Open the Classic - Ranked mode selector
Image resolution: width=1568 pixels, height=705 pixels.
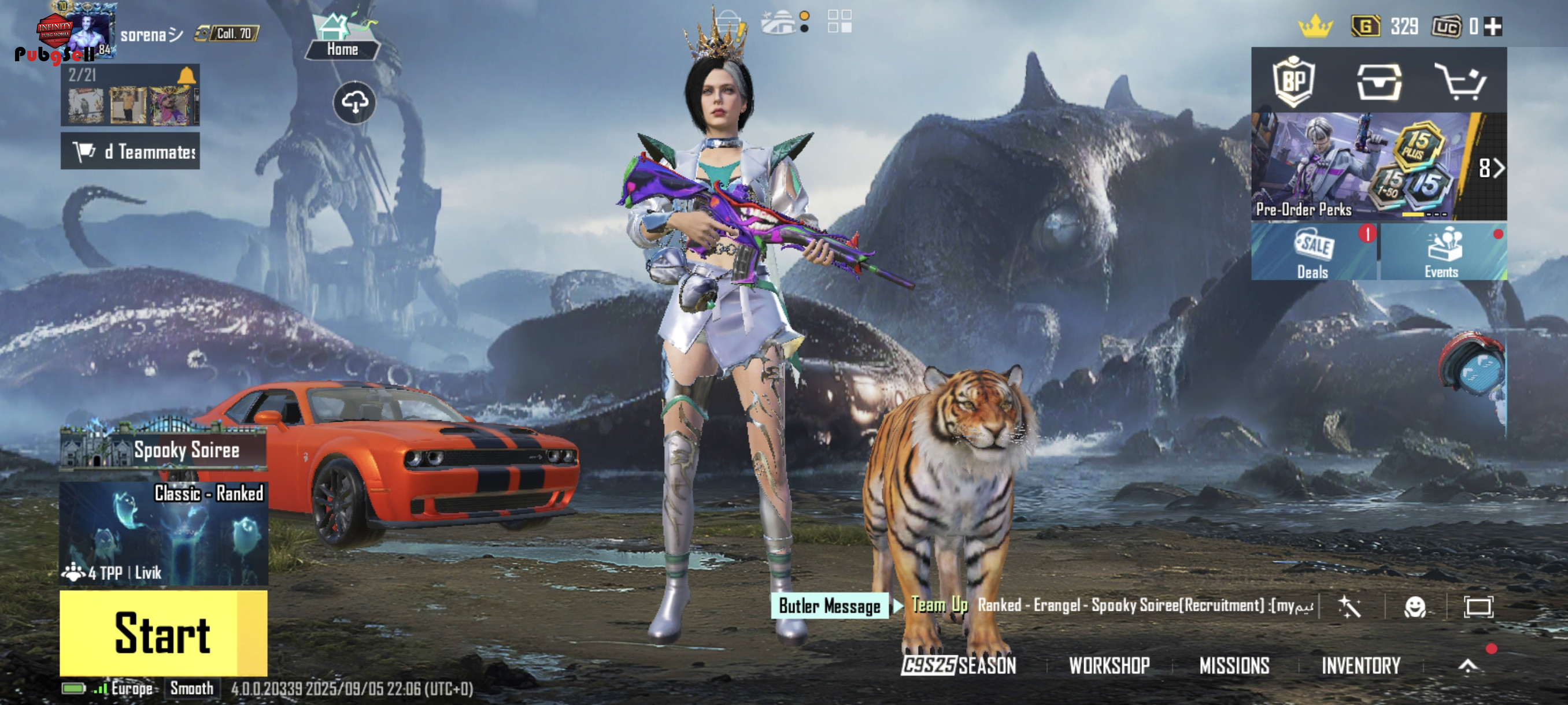point(164,533)
